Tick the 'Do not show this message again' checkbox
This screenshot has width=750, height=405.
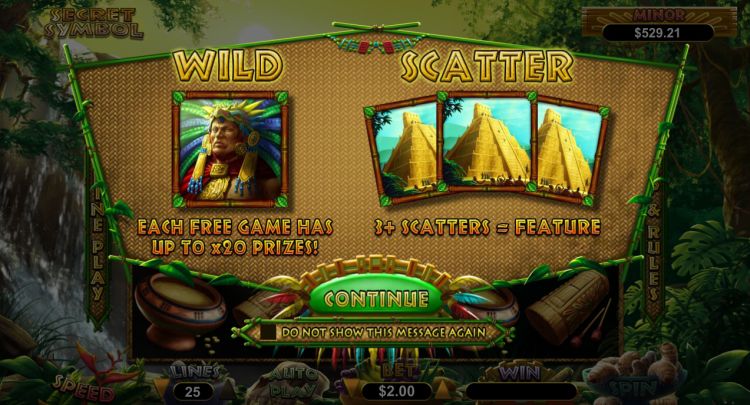[x=269, y=331]
